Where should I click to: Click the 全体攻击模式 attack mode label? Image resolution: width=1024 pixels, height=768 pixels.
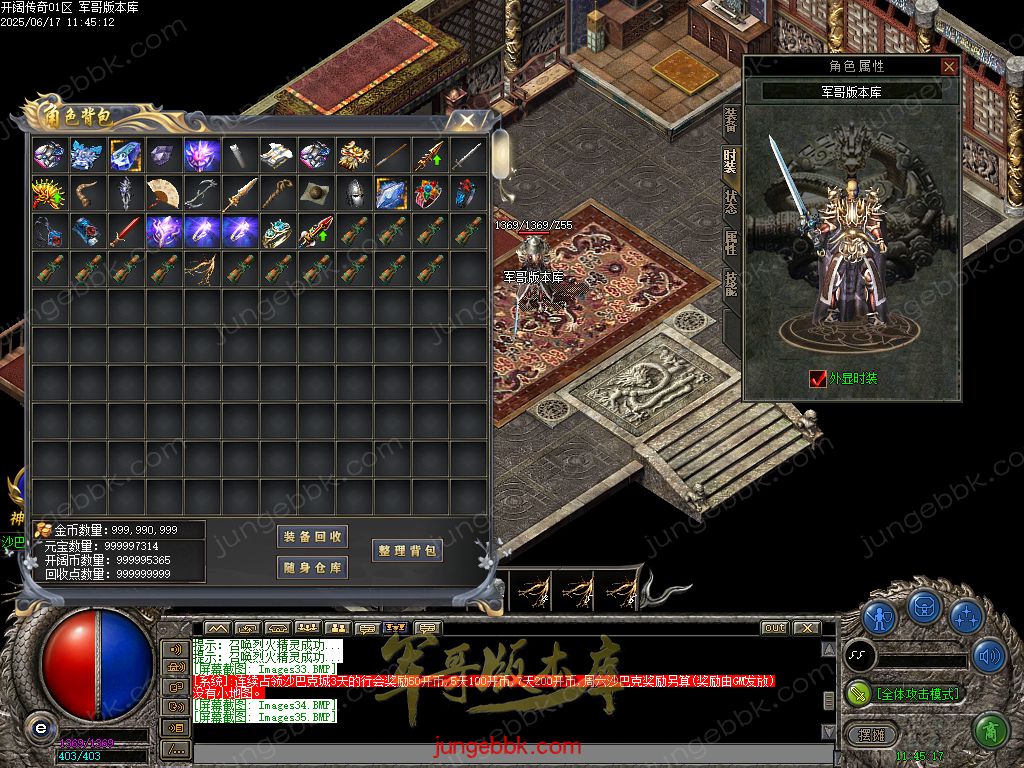click(x=917, y=693)
